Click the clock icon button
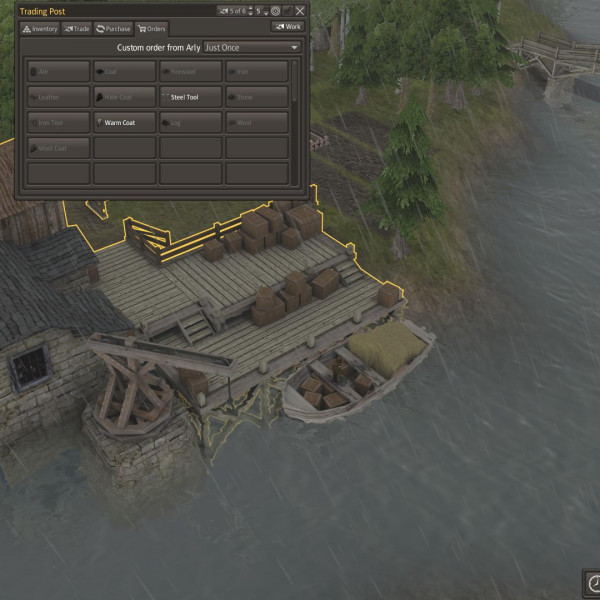This screenshot has height=600, width=600. pyautogui.click(x=593, y=583)
